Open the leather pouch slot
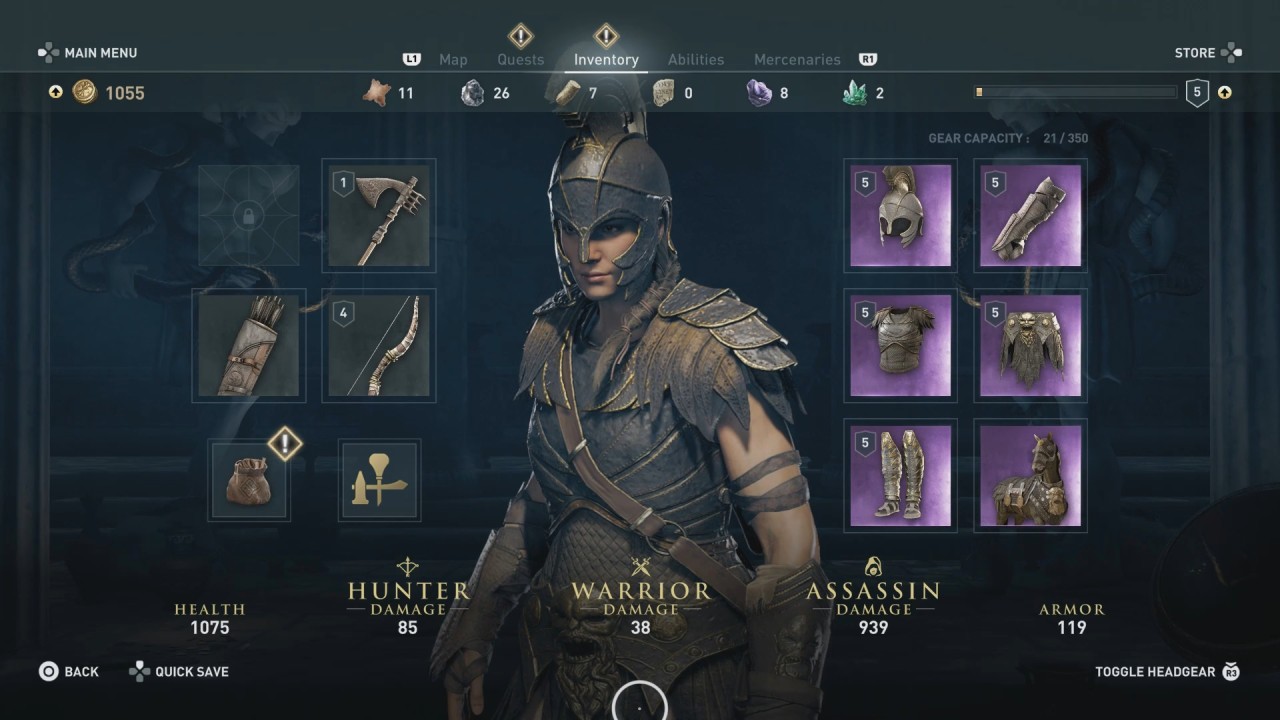Viewport: 1280px width, 720px height. (x=249, y=480)
